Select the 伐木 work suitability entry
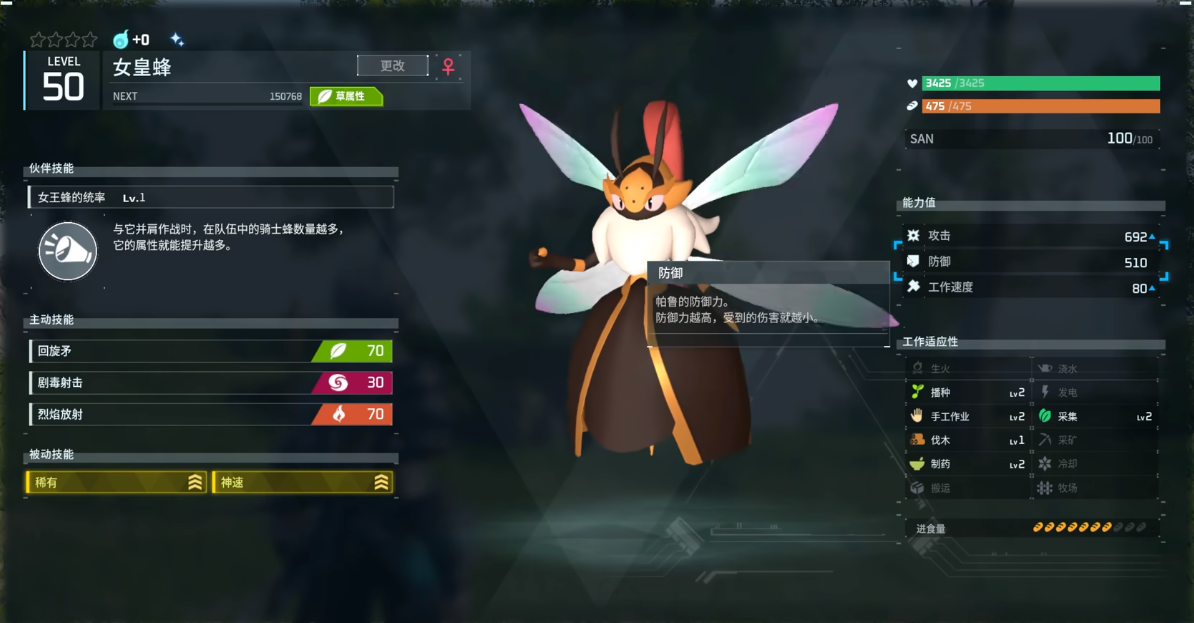This screenshot has height=623, width=1194. (967, 440)
